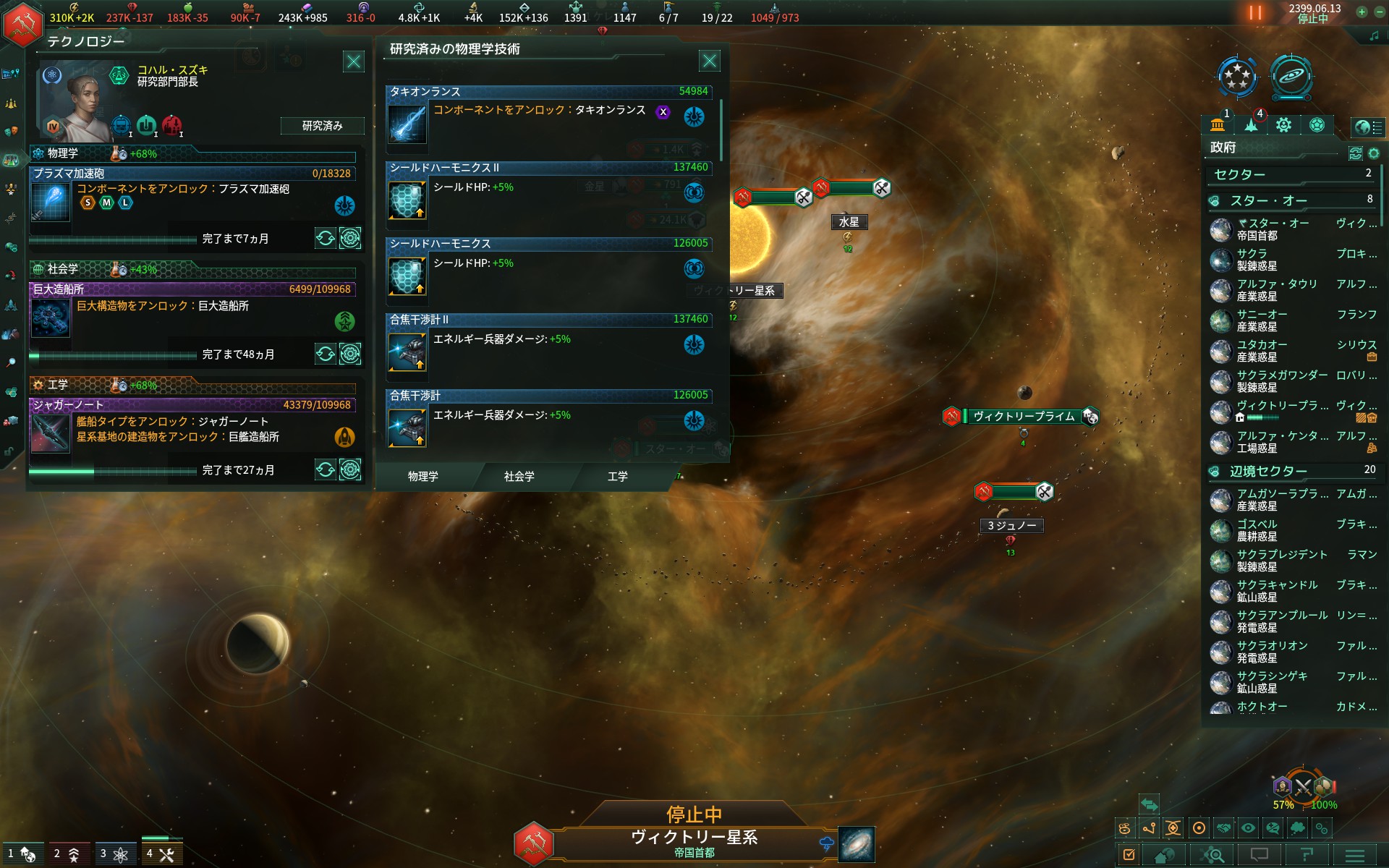This screenshot has height=868, width=1389.
Task: Open the galaxy map view button
Action: click(x=857, y=844)
